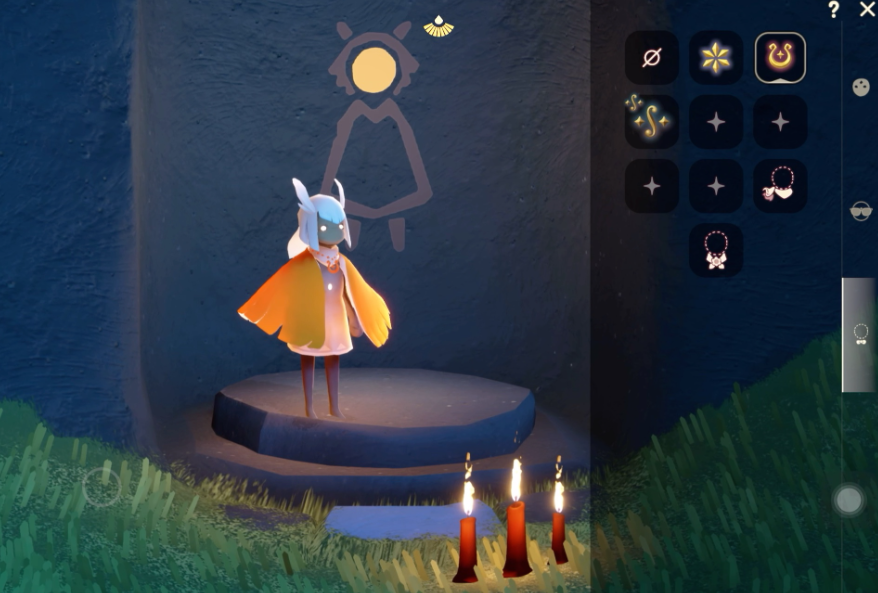
Task: Tap the round grey button below the category tabs
Action: [849, 499]
